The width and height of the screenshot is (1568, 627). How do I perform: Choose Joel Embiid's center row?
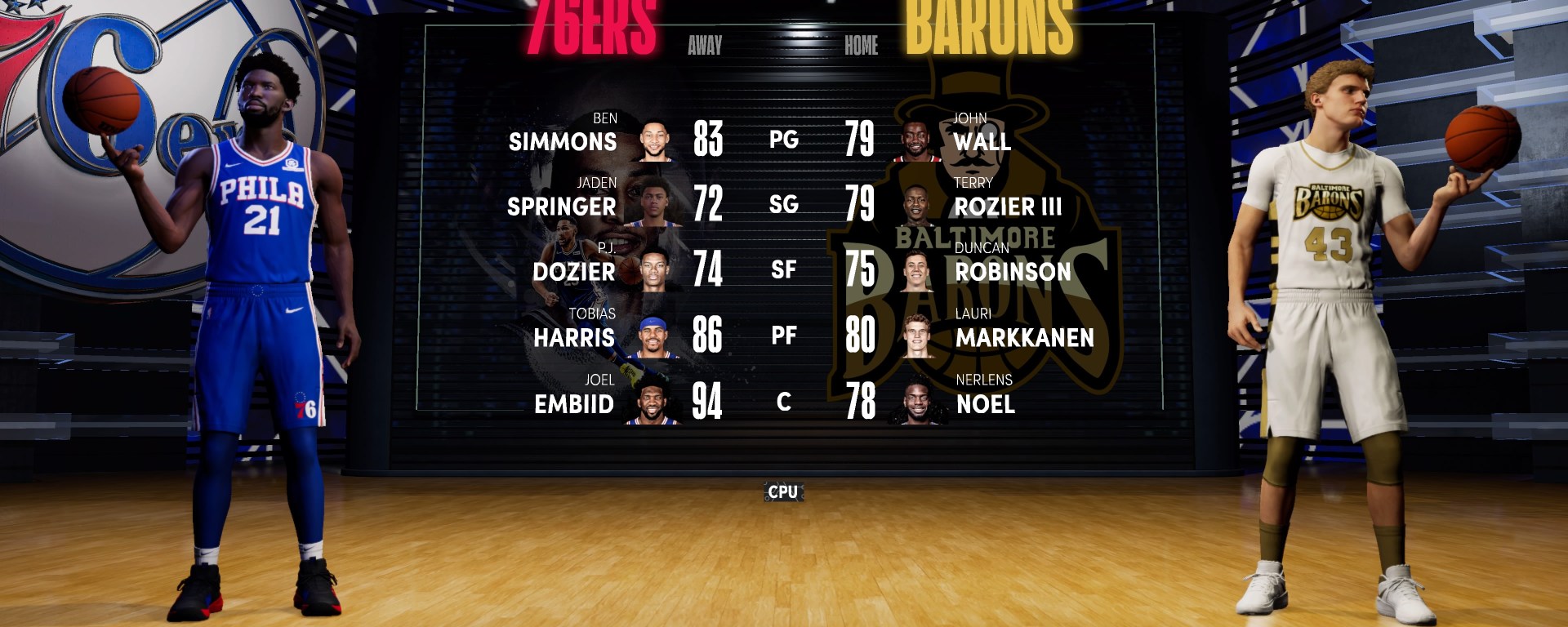[573, 403]
